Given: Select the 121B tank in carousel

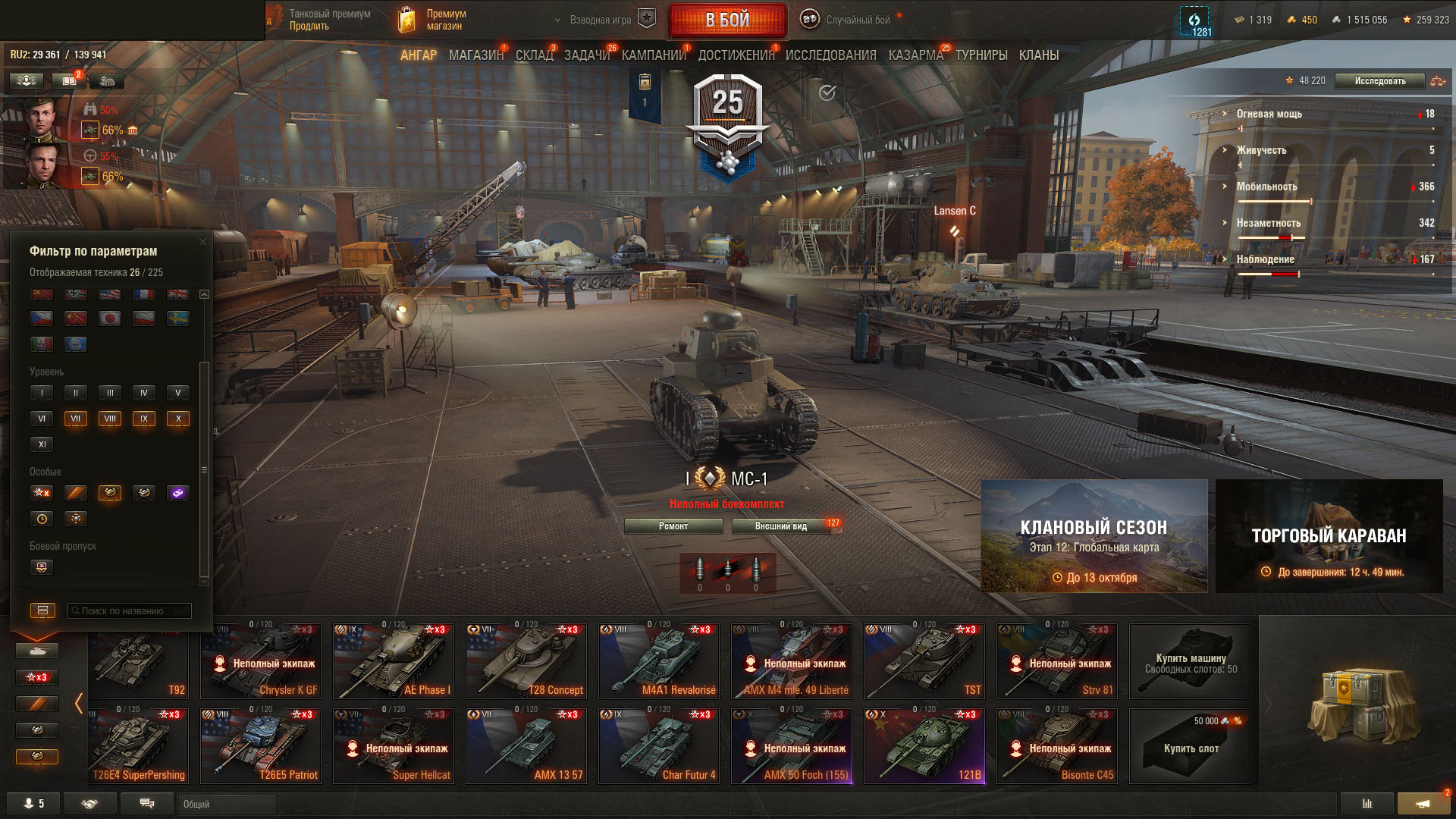Looking at the screenshot, I should [x=924, y=745].
